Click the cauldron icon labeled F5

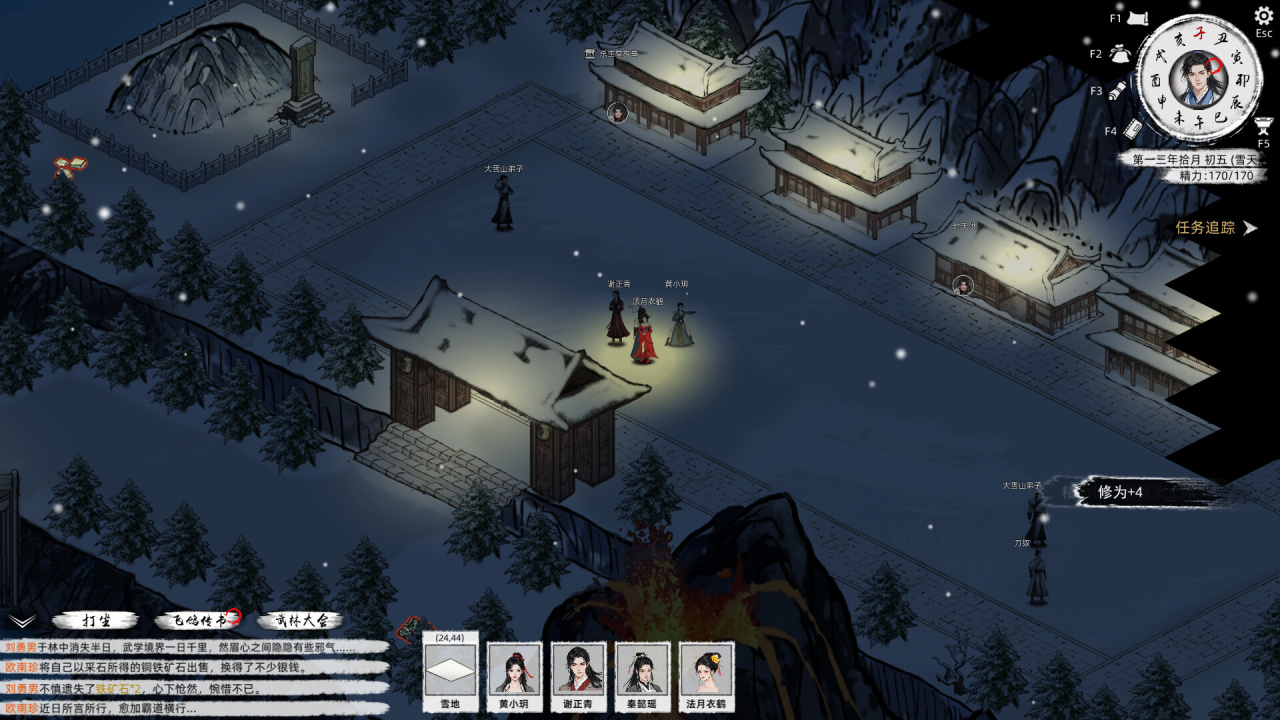tap(1263, 126)
